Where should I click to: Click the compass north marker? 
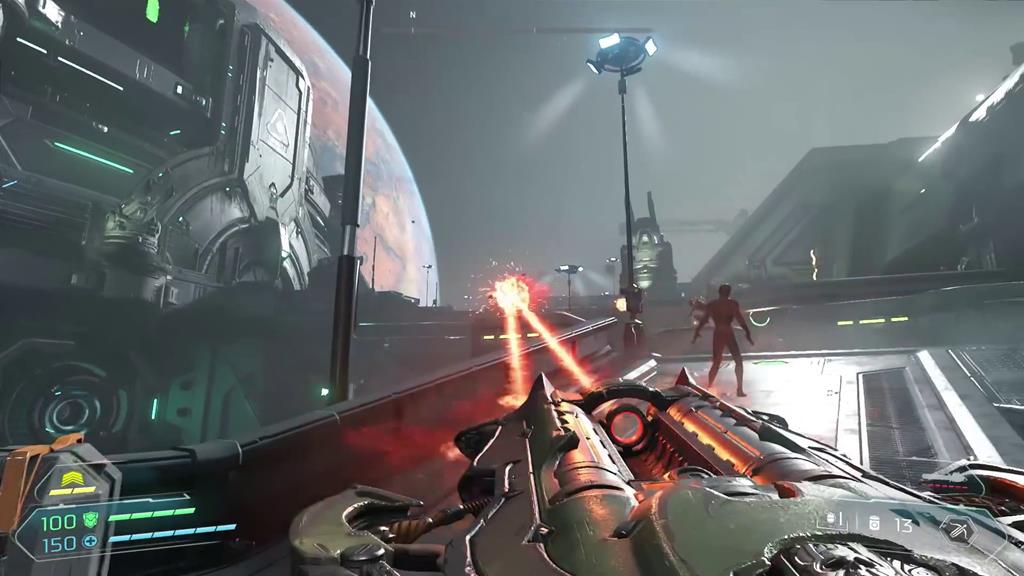(412, 15)
